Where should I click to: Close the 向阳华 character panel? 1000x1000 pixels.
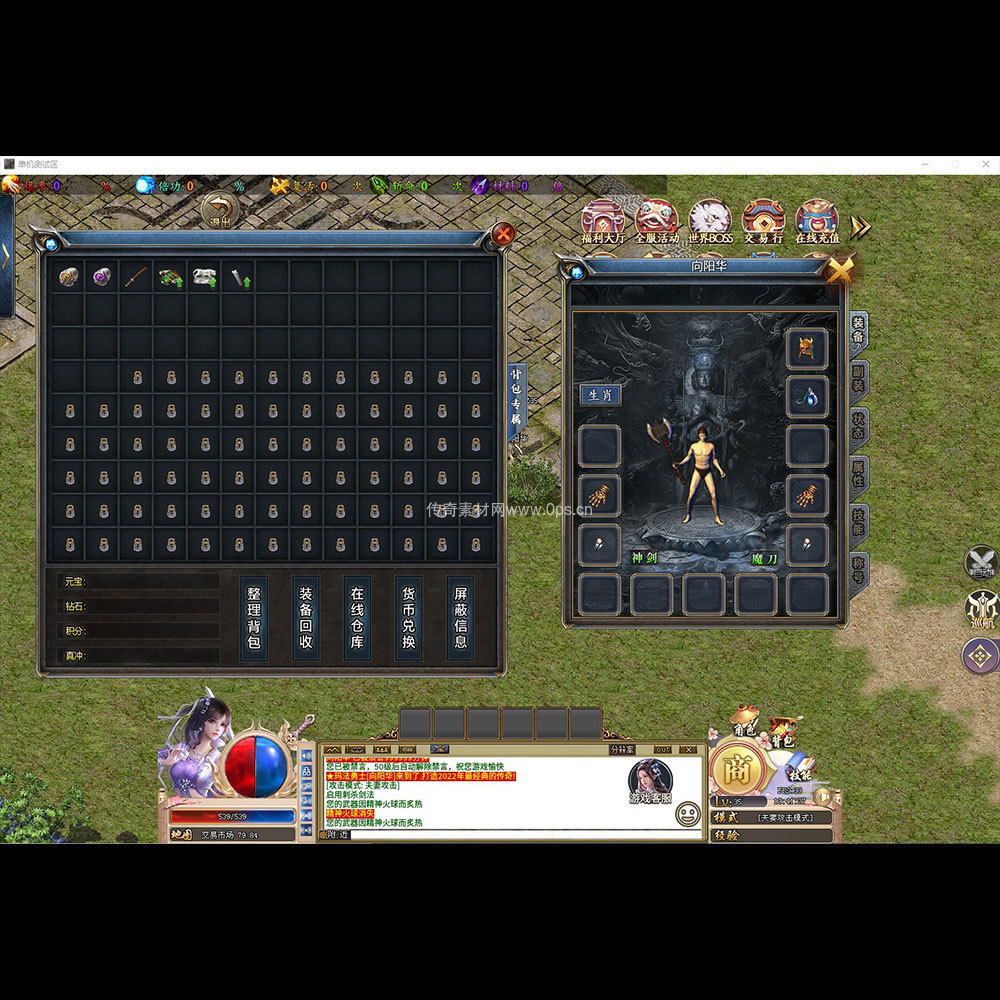pos(840,268)
